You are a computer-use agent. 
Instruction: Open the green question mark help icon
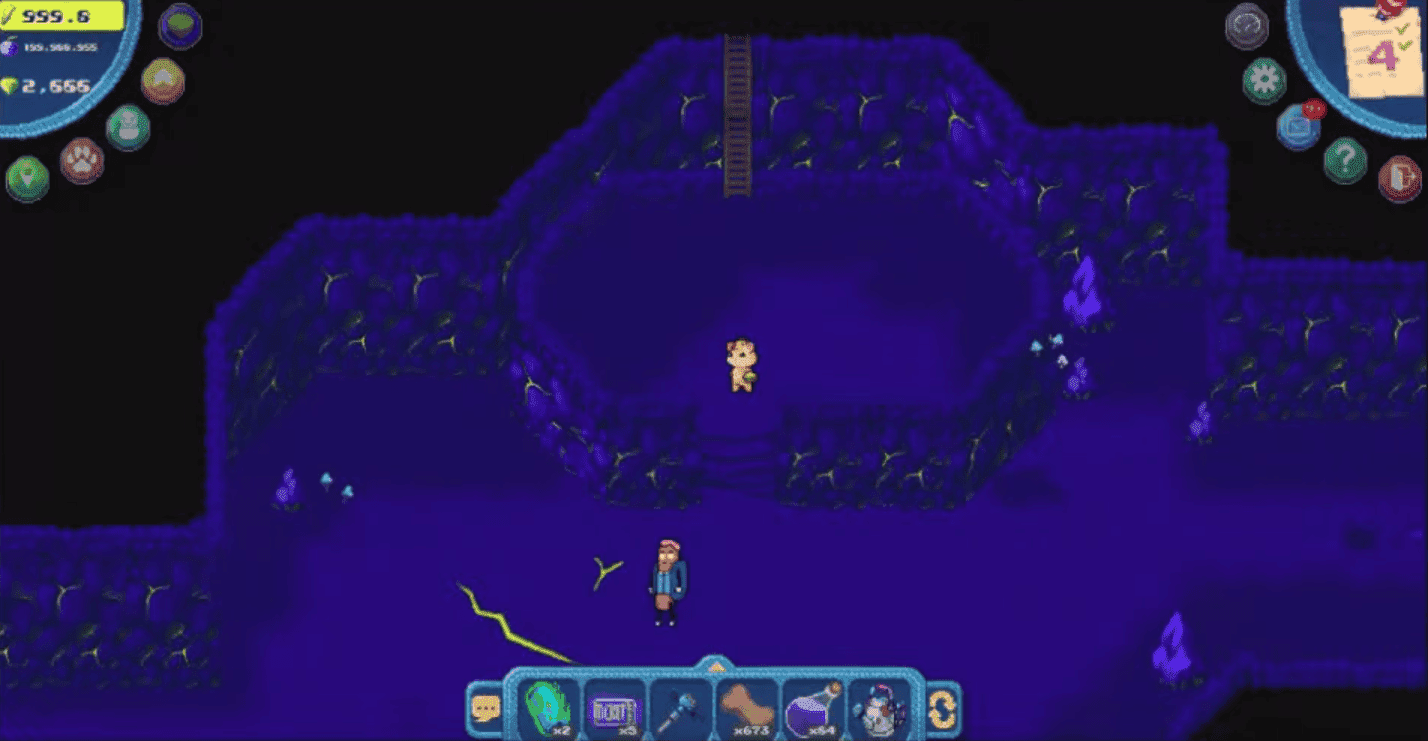coord(1346,160)
